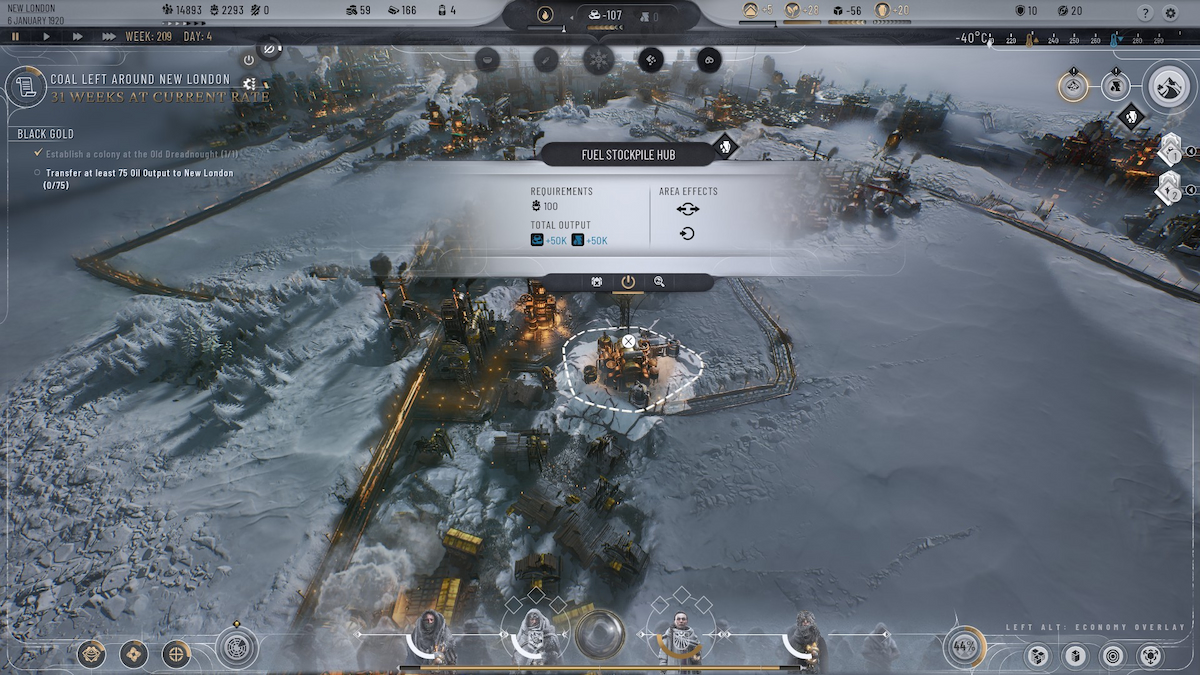Screen dimensions: 1200x675
Task: Select the central faction leader portrait
Action: click(681, 637)
